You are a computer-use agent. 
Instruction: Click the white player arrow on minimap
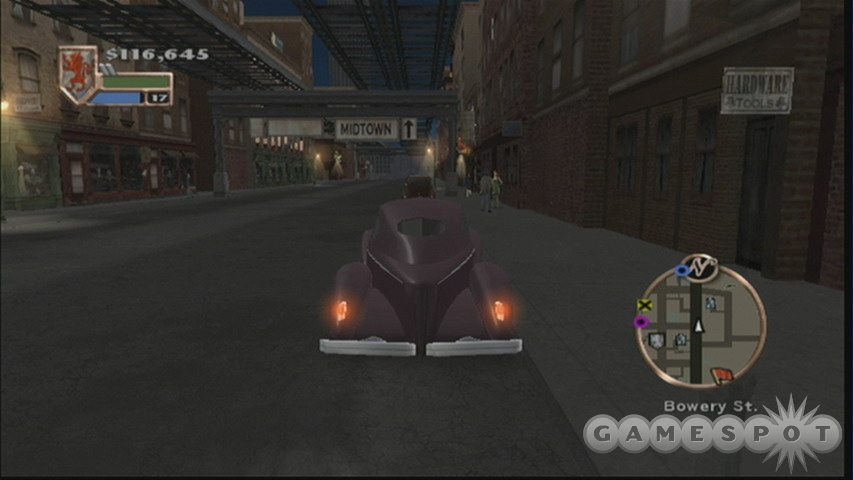(699, 325)
